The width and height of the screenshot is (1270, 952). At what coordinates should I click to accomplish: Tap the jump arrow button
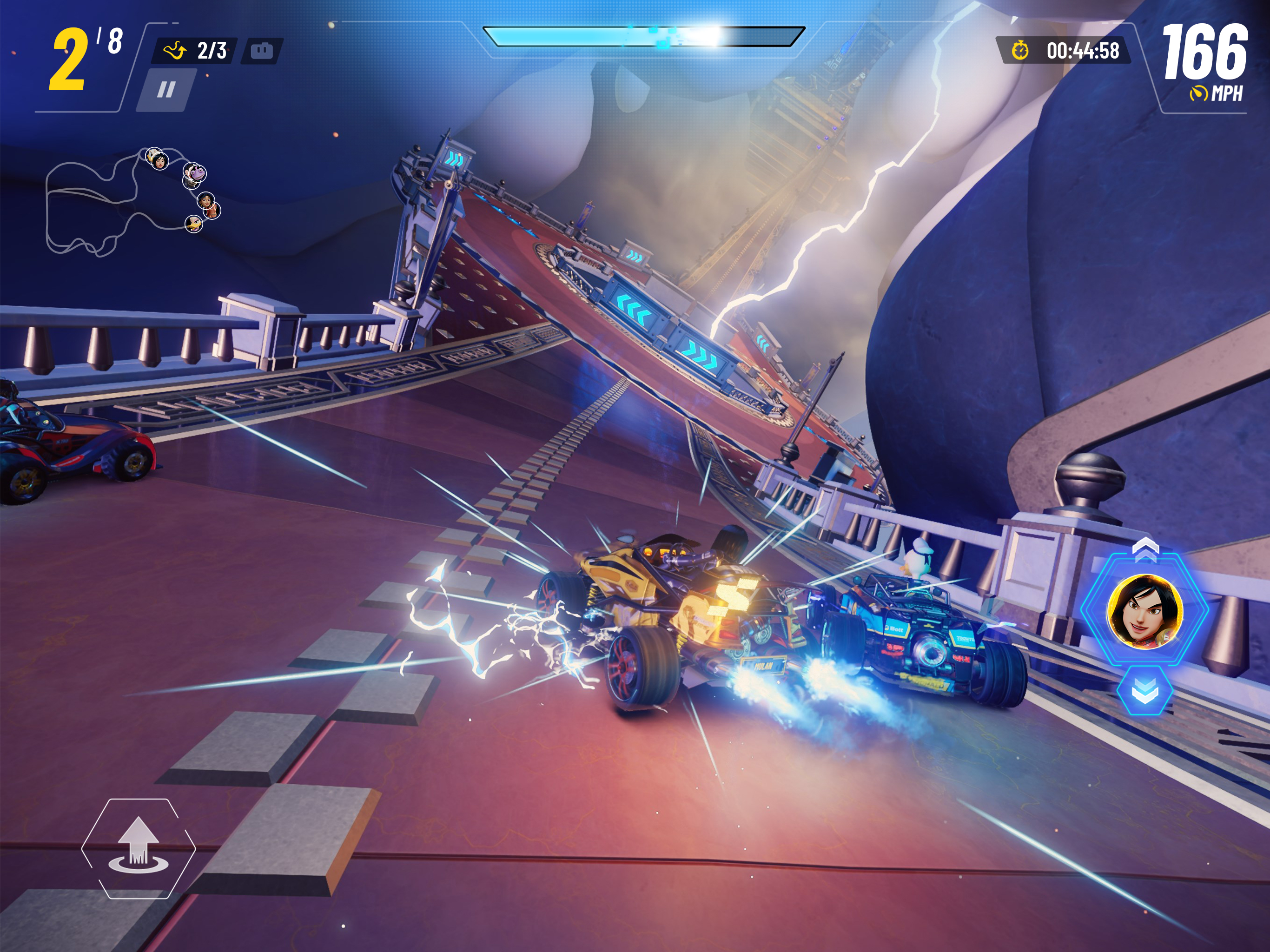point(139,847)
